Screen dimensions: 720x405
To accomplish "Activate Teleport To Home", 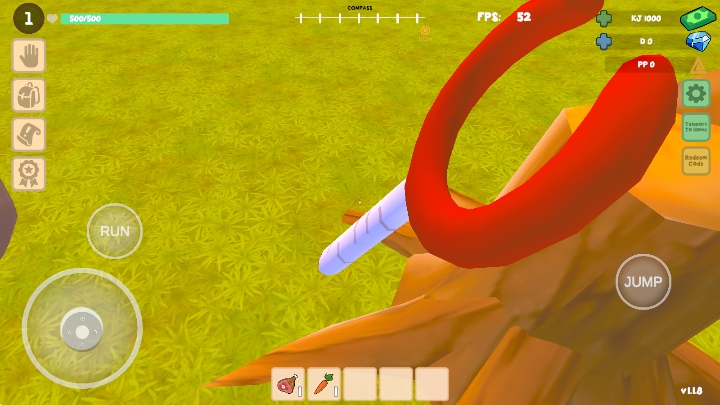I will click(x=696, y=127).
